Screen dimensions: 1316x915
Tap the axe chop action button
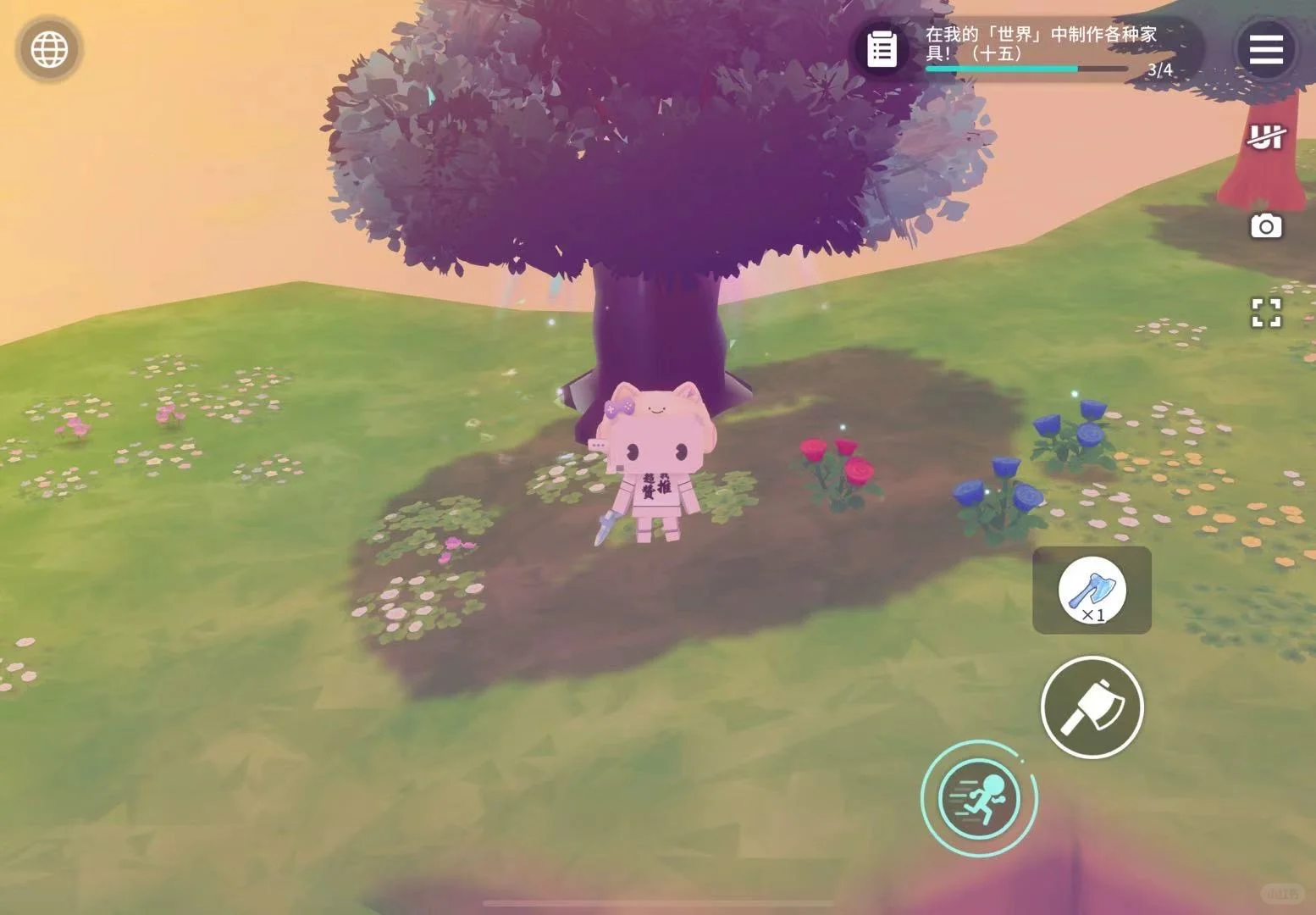point(1092,707)
